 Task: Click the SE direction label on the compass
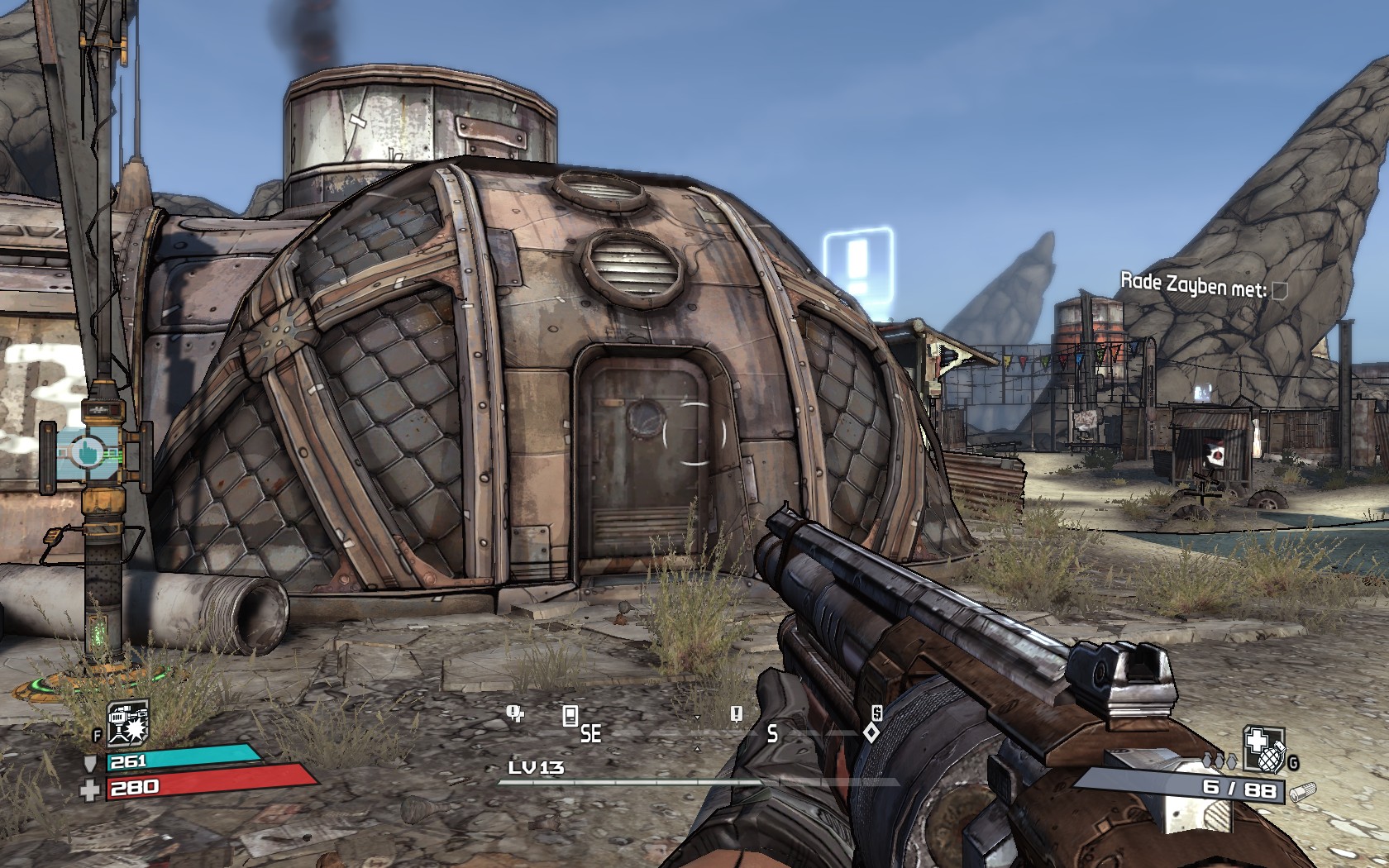coord(590,733)
